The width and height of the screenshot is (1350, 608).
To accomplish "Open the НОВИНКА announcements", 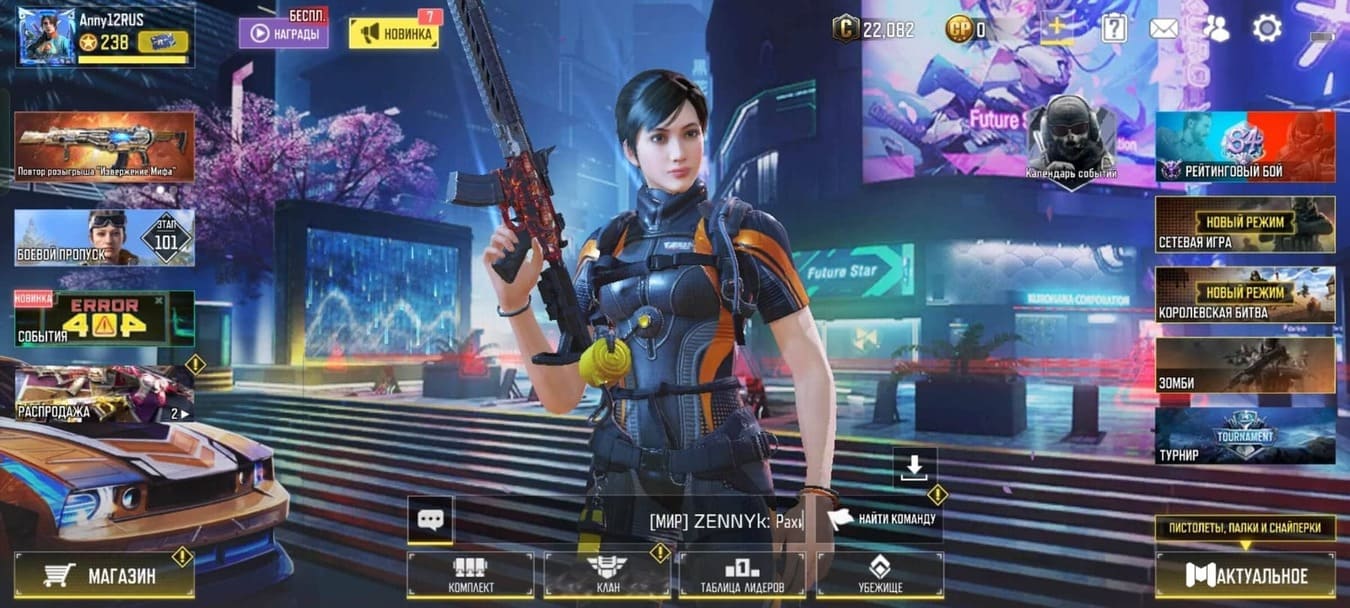I will point(393,33).
